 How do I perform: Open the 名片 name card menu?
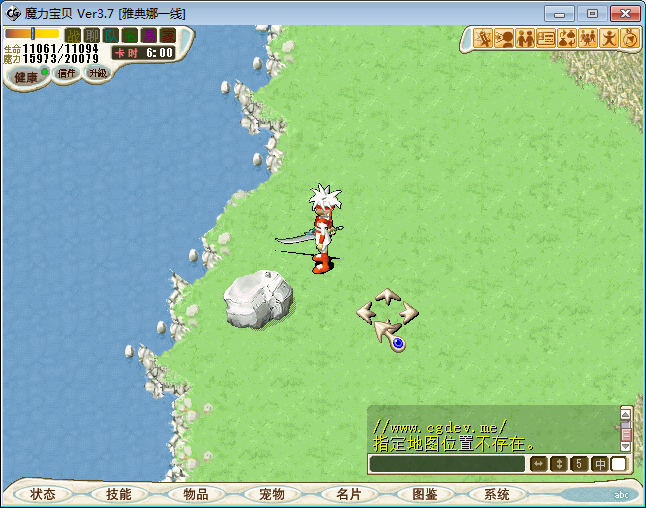point(348,494)
